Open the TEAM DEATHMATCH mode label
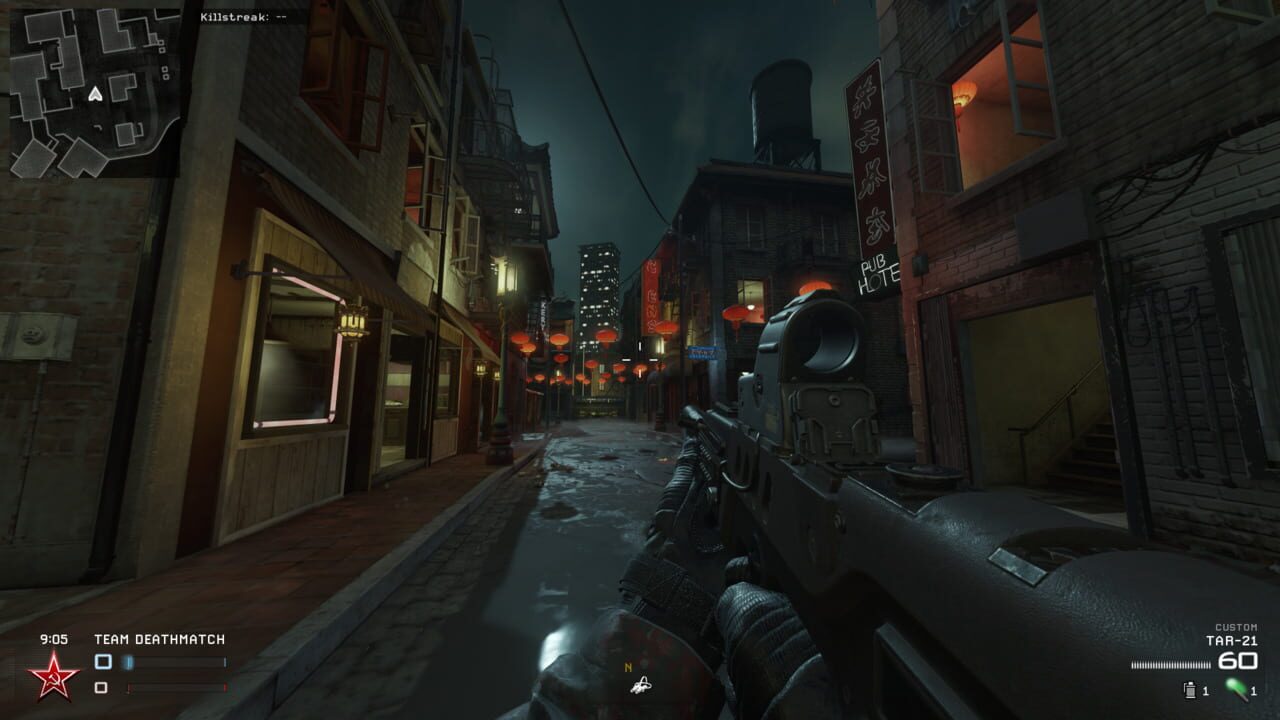The image size is (1280, 720). 160,638
